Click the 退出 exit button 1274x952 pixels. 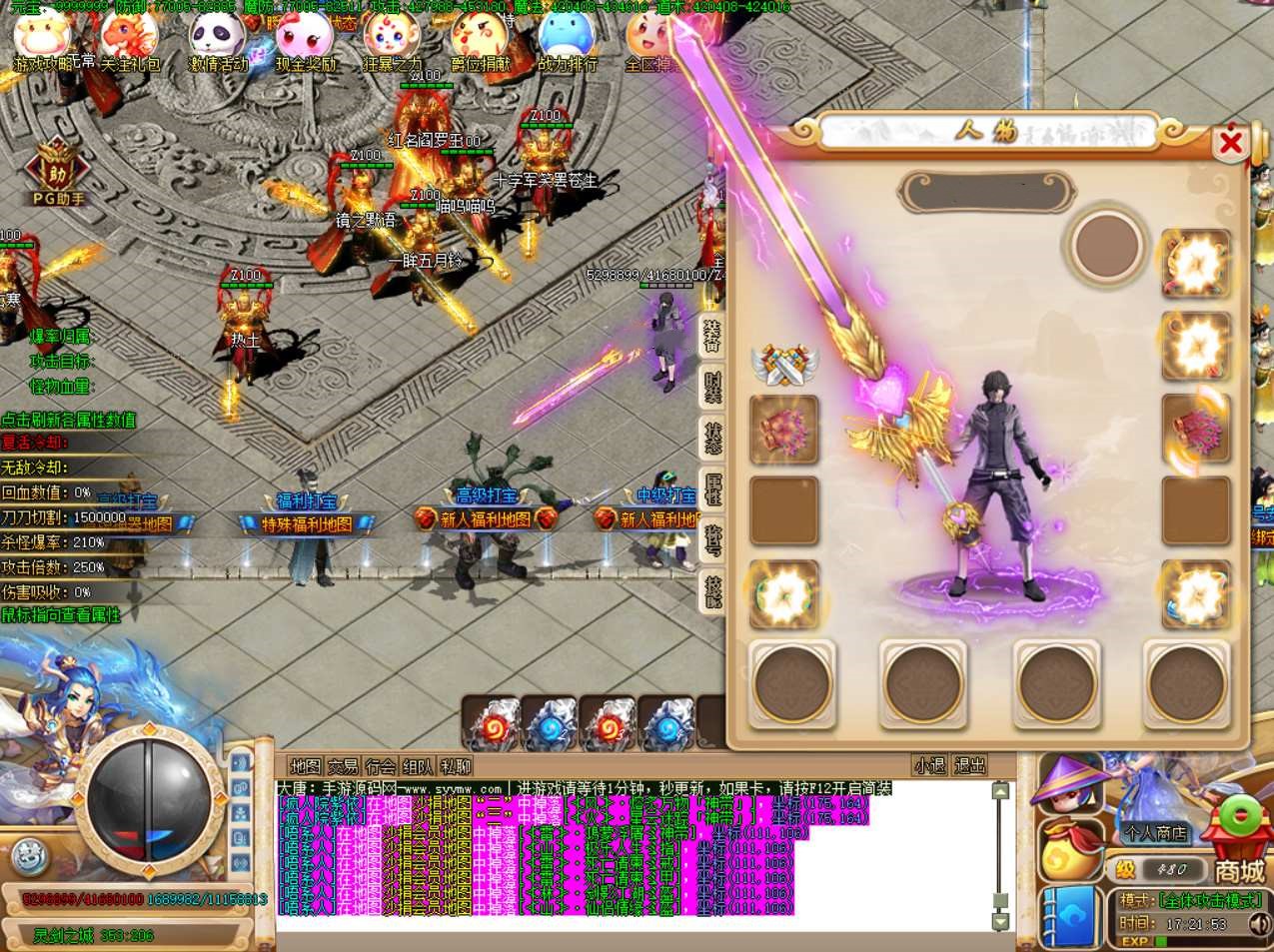969,766
